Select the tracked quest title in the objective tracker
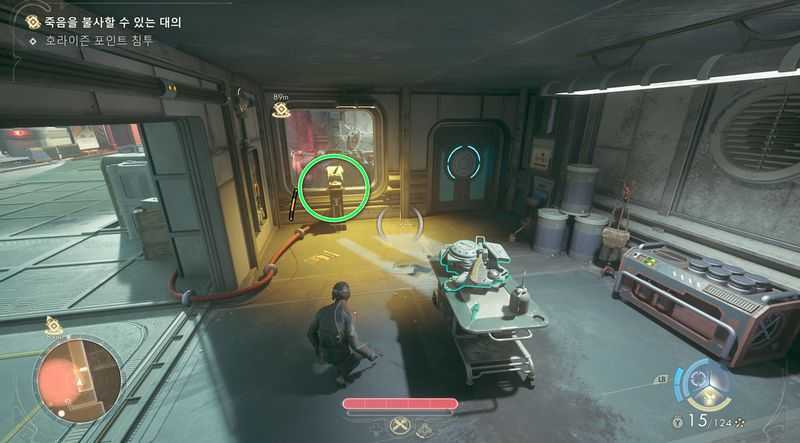Viewport: 800px width, 443px height. [113, 21]
